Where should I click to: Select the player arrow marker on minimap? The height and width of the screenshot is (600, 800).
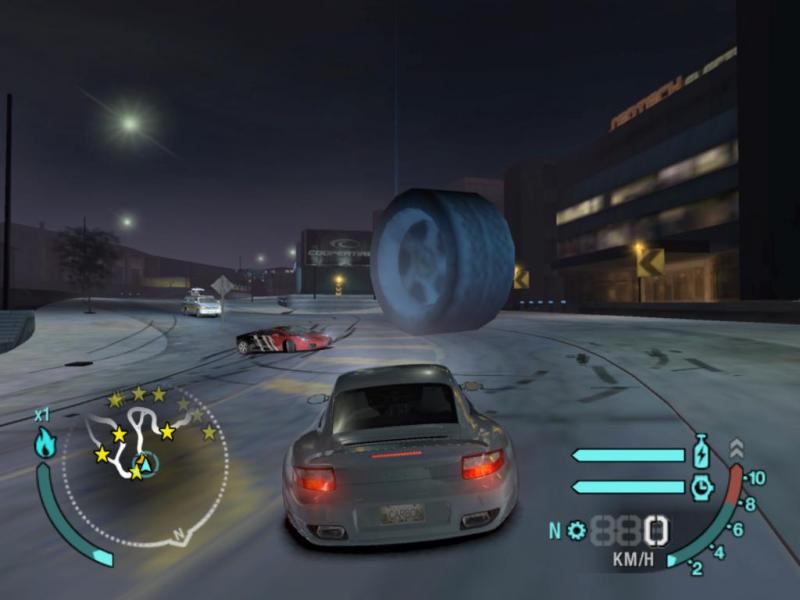146,464
